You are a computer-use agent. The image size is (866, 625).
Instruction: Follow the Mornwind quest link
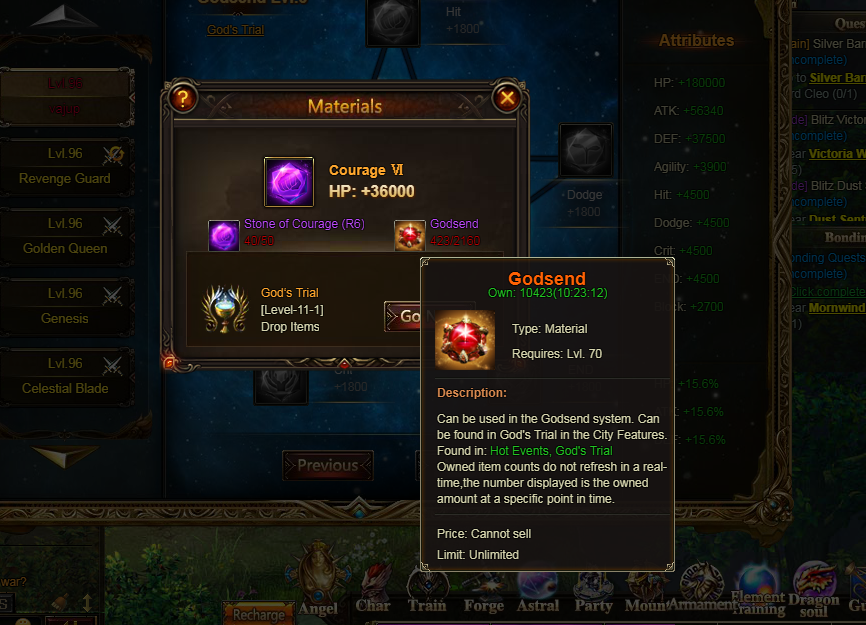tap(837, 308)
